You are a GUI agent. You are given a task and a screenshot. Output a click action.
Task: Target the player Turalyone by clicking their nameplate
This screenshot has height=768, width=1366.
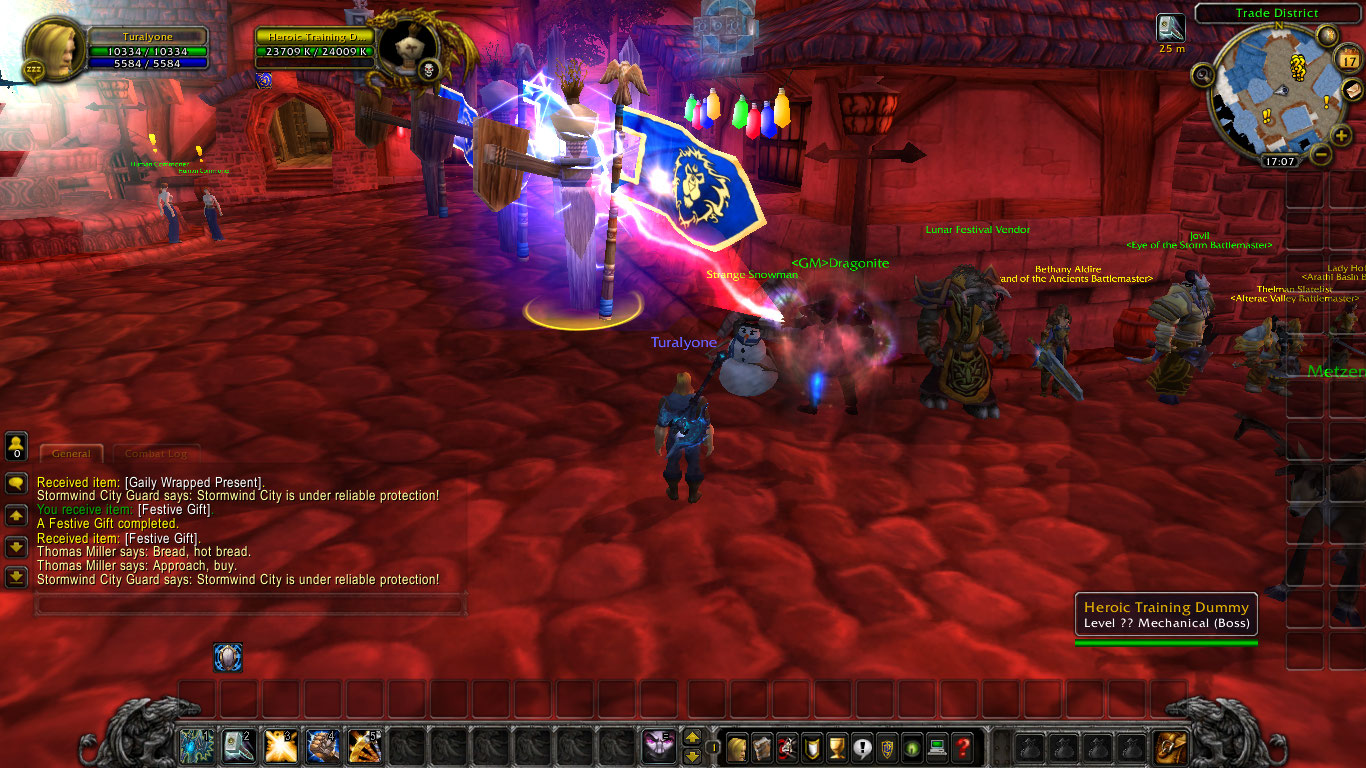point(683,342)
